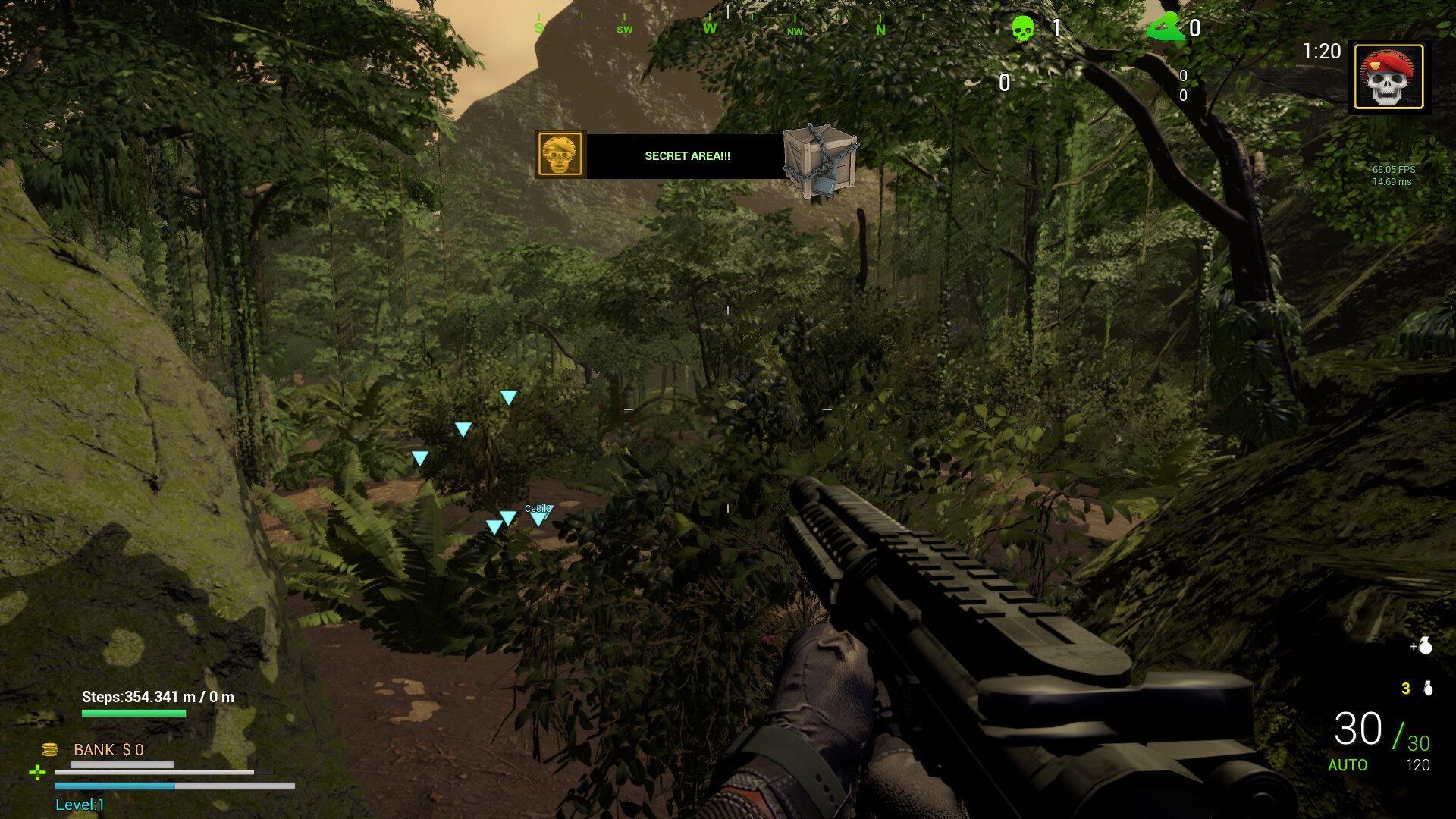The image size is (1456, 819).
Task: Click the green Steps progress bar
Action: point(135,714)
